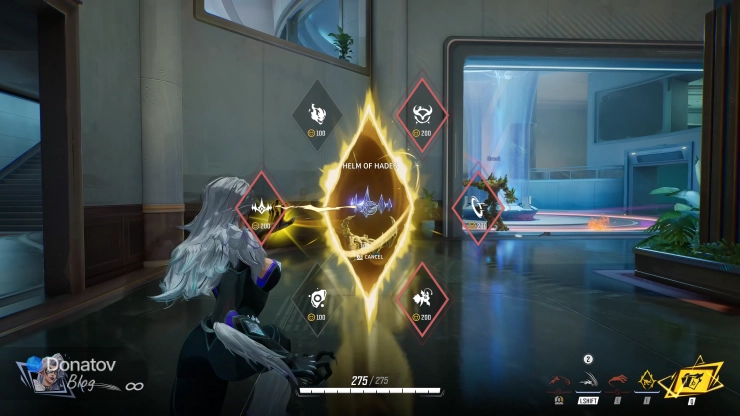The height and width of the screenshot is (416, 740).
Task: Pick the left diamond with the spiky burst icon
Action: pos(263,207)
